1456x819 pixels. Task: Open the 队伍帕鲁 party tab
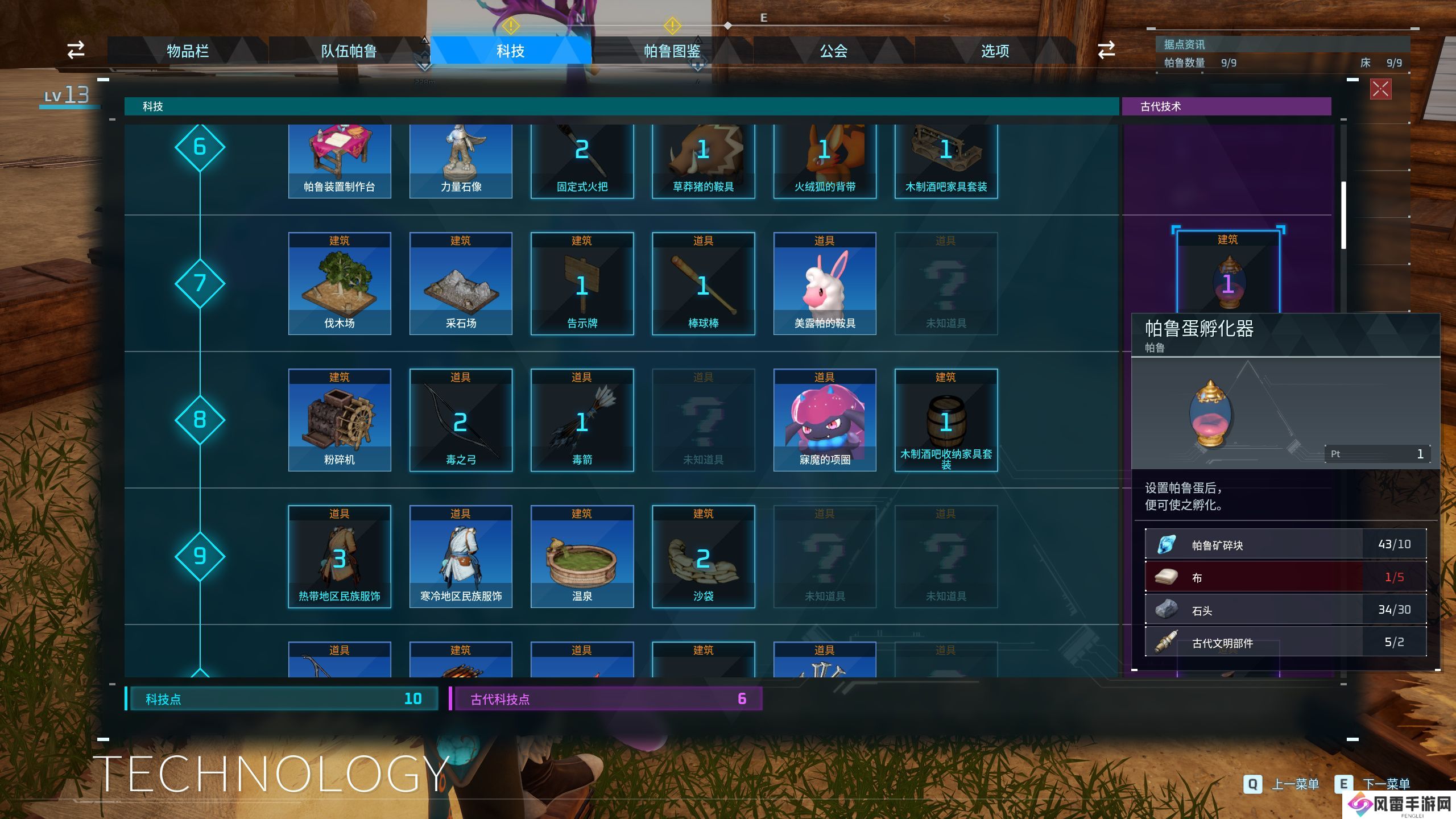[x=349, y=51]
